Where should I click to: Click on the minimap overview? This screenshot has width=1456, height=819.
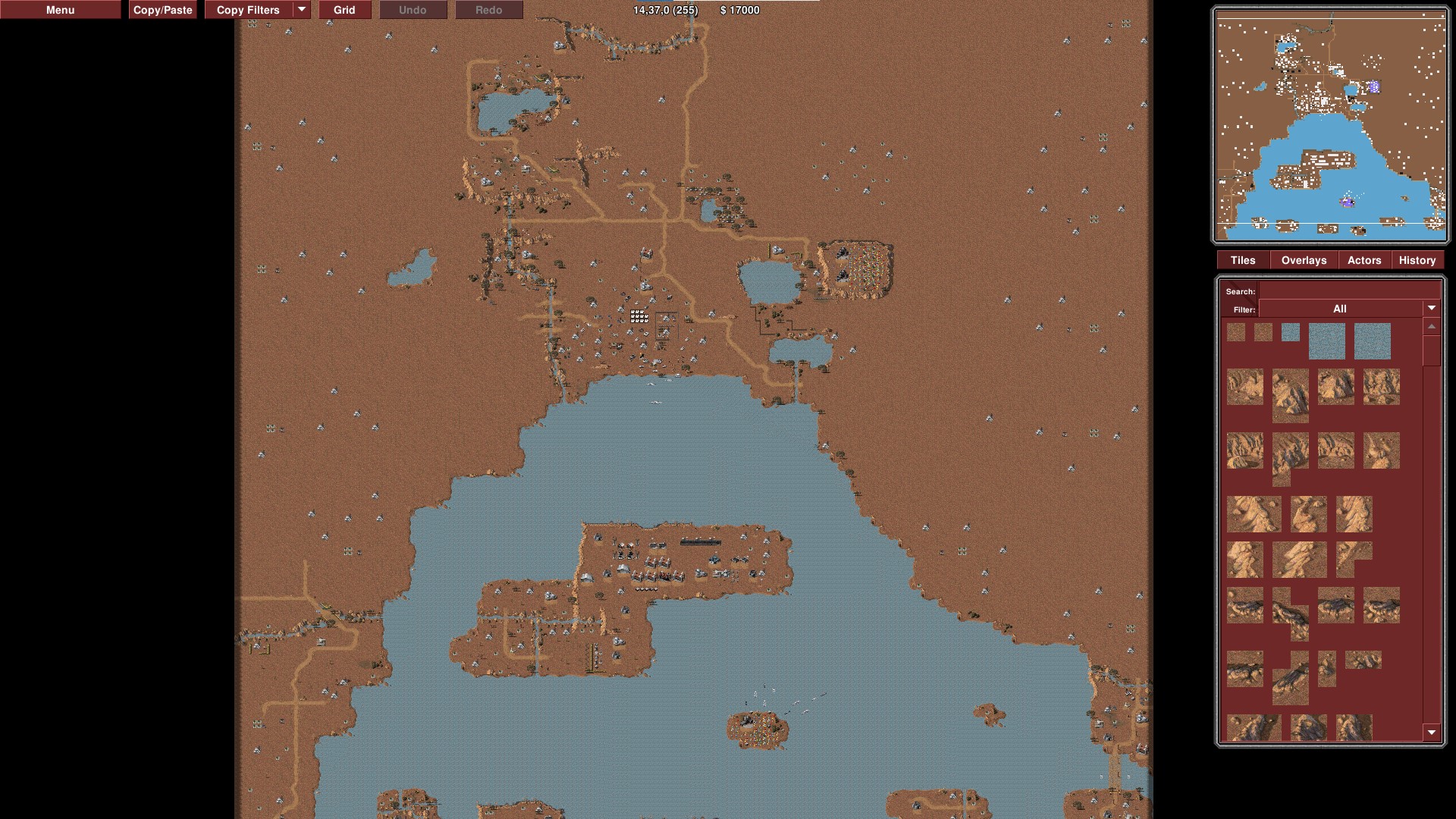tap(1330, 125)
